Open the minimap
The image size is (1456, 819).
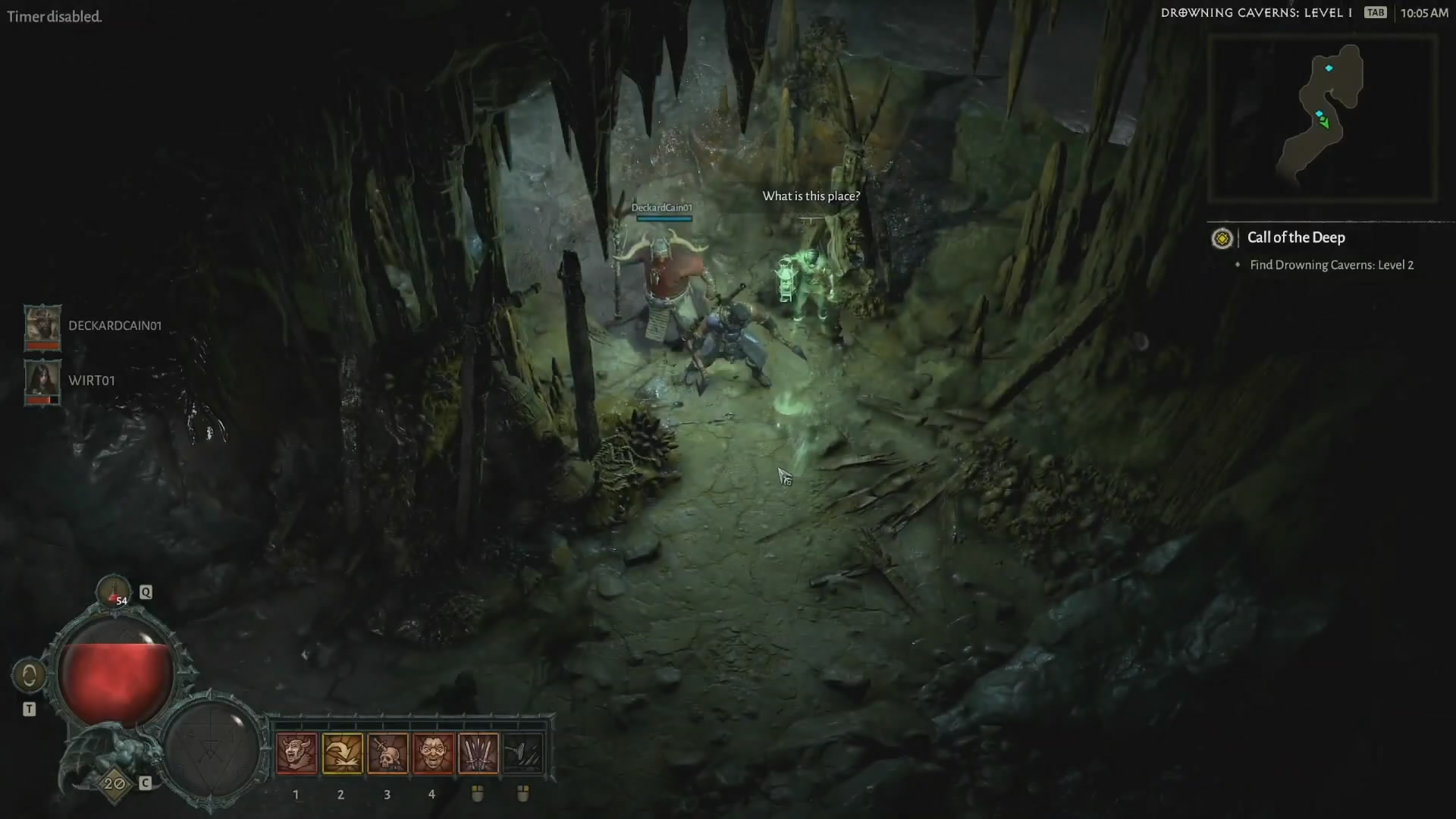[1322, 118]
